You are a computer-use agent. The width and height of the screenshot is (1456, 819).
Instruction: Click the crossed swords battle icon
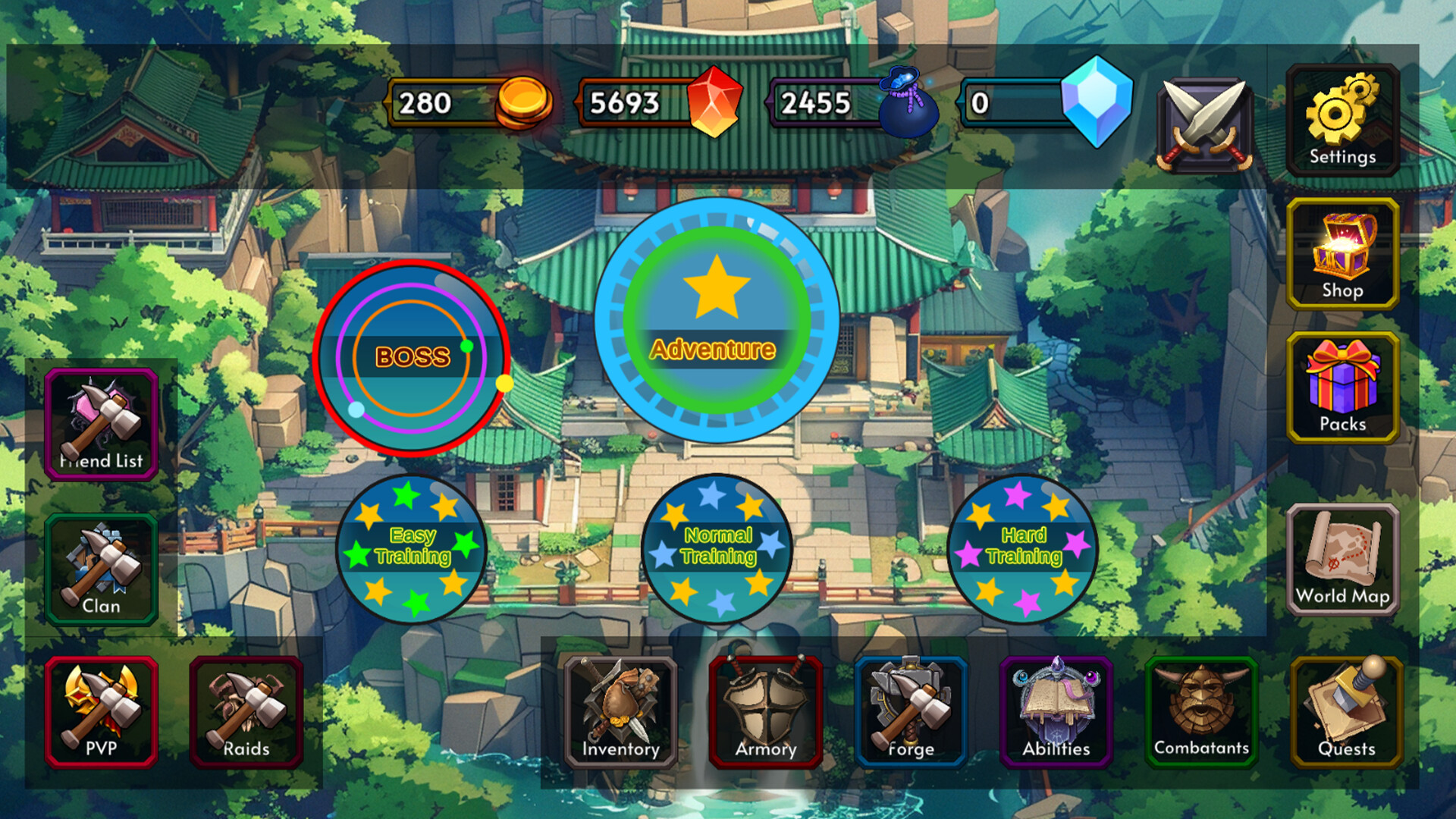pos(1202,125)
